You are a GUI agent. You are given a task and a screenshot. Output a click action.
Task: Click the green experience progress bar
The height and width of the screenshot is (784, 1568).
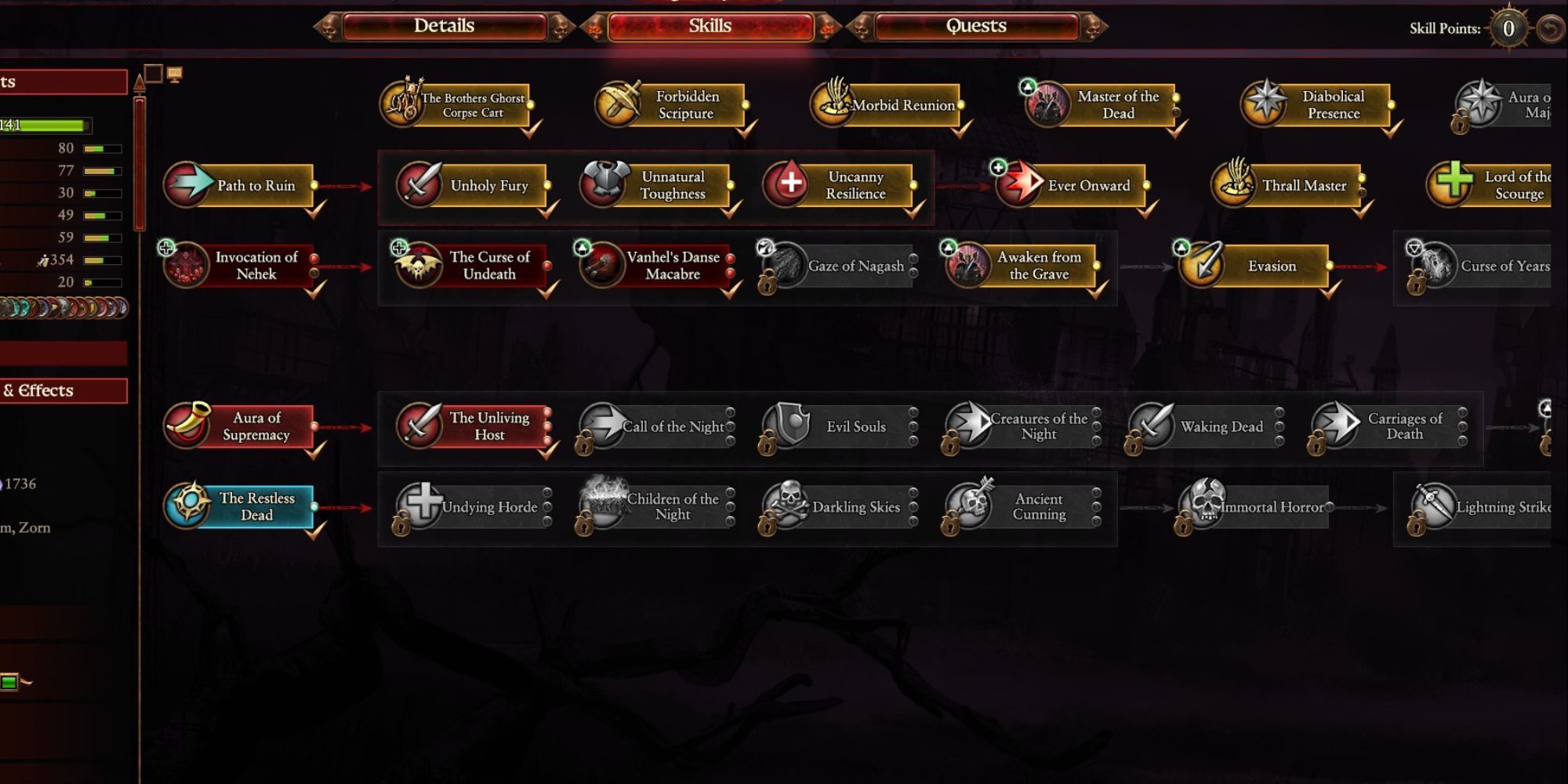(51, 125)
